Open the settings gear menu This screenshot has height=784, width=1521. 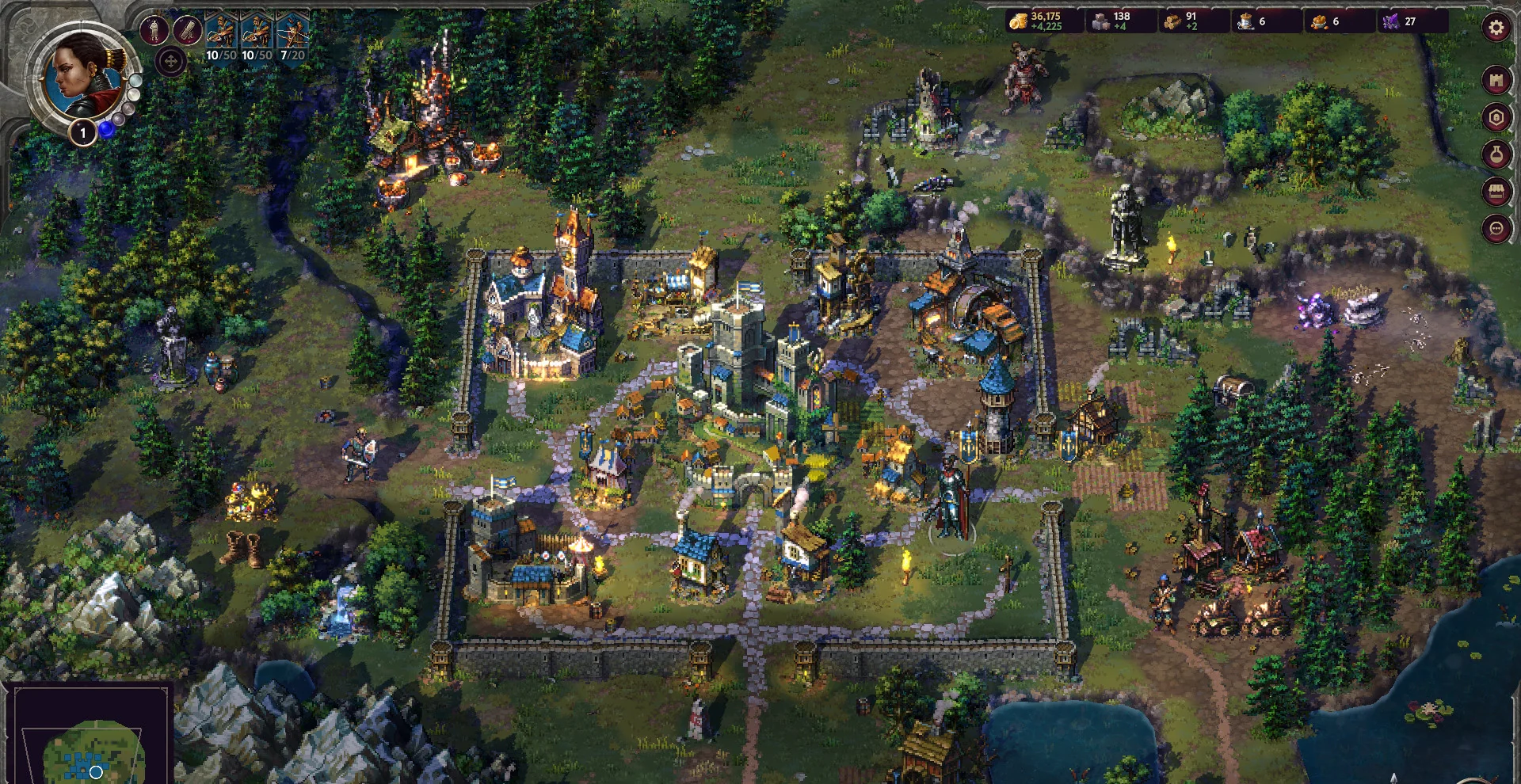tap(1496, 29)
